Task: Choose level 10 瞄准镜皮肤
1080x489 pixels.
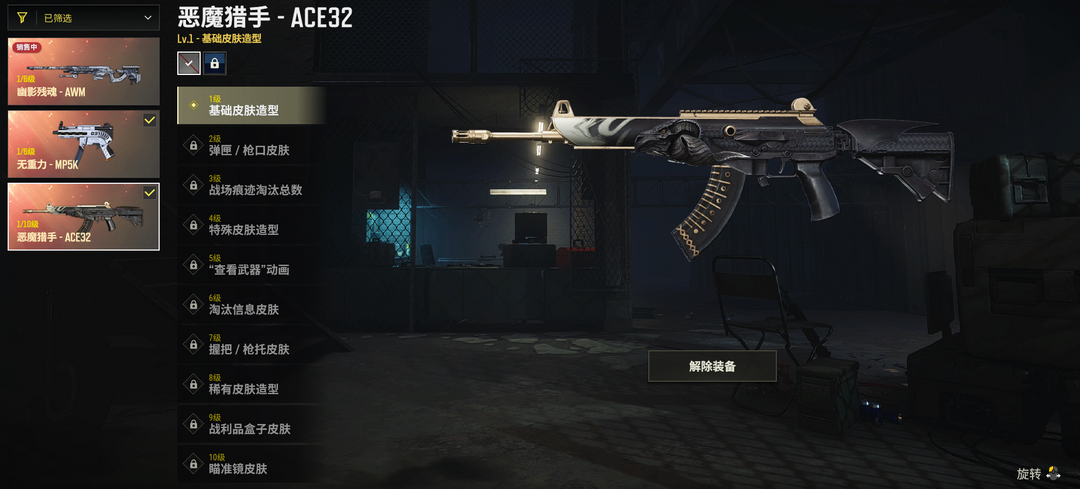Action: pos(251,464)
